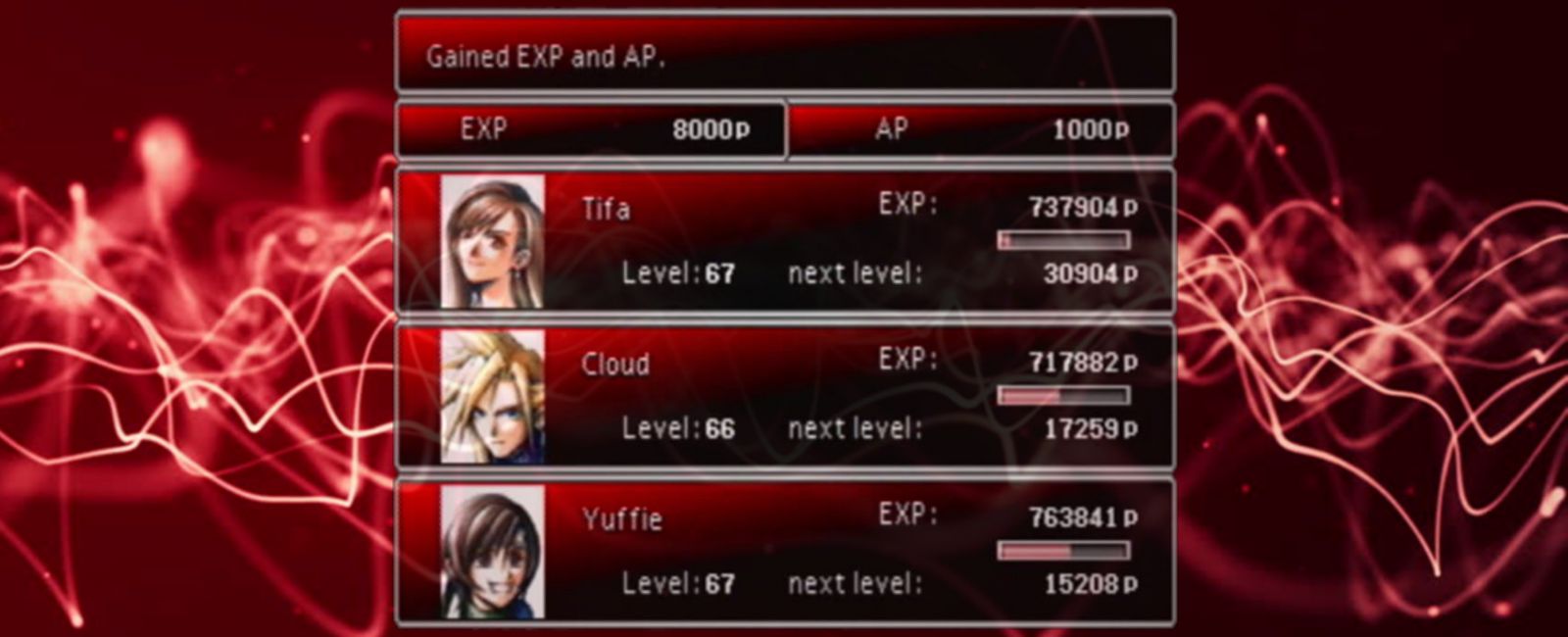Select Tifa's character portrait

coord(492,241)
